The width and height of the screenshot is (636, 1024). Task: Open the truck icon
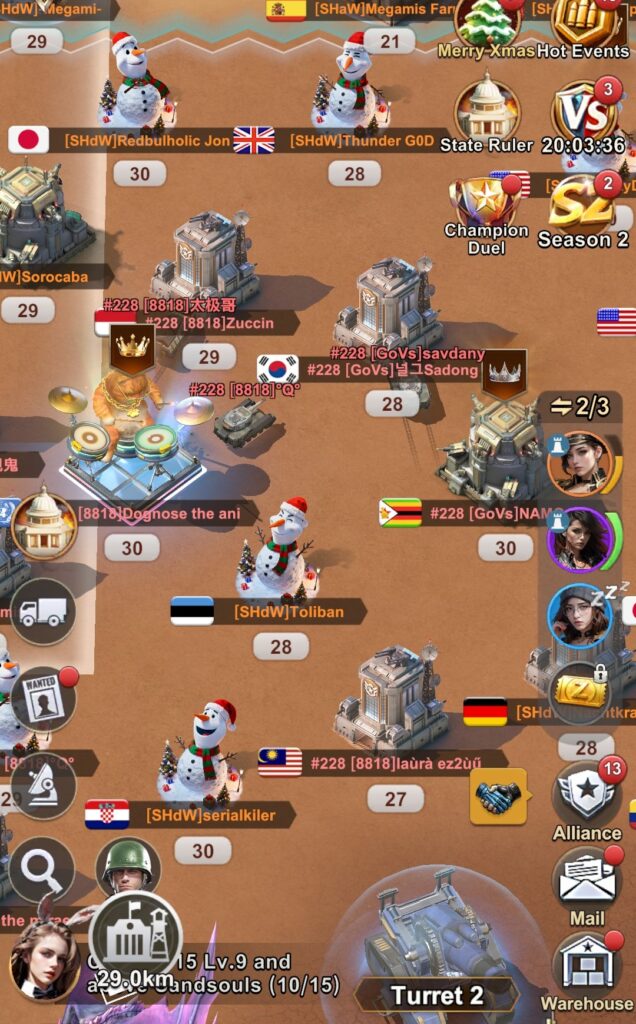click(x=42, y=611)
